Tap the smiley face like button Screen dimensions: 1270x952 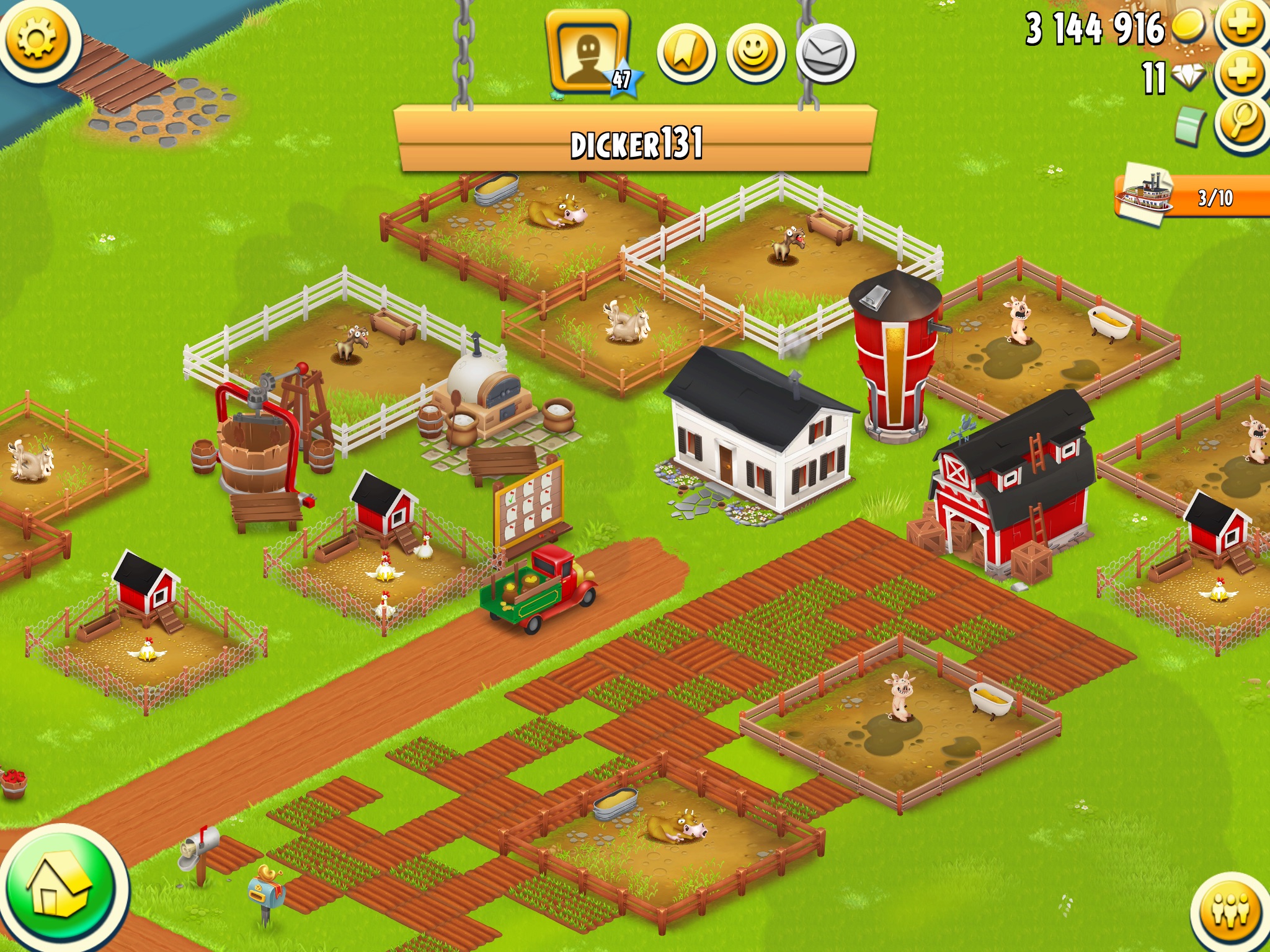(755, 53)
